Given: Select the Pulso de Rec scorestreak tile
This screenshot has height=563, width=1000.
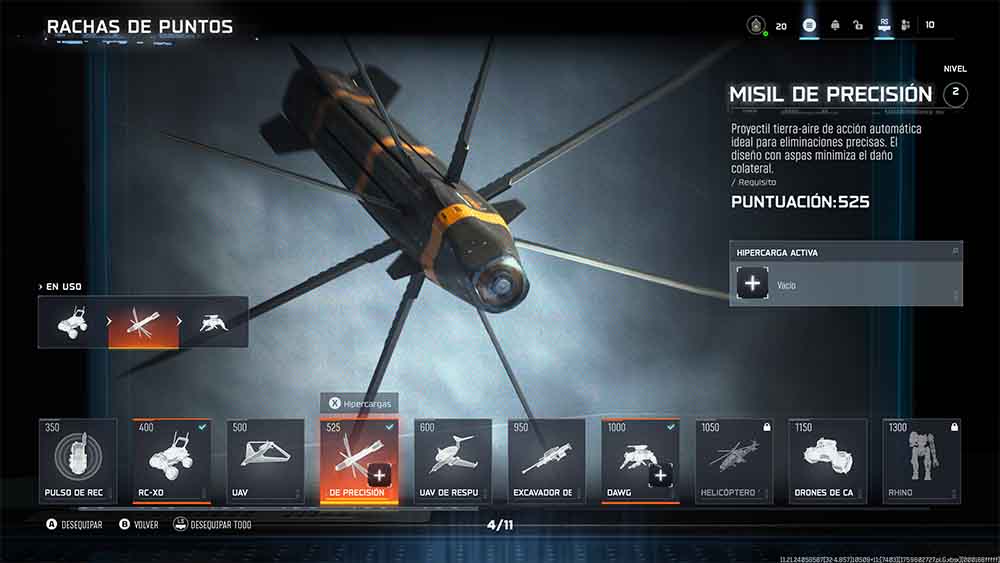Looking at the screenshot, I should tap(79, 460).
